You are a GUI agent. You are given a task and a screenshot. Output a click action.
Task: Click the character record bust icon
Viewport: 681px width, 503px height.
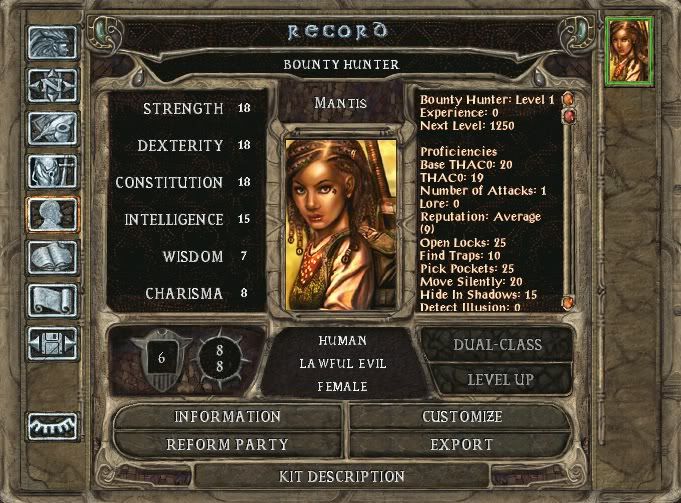53,215
